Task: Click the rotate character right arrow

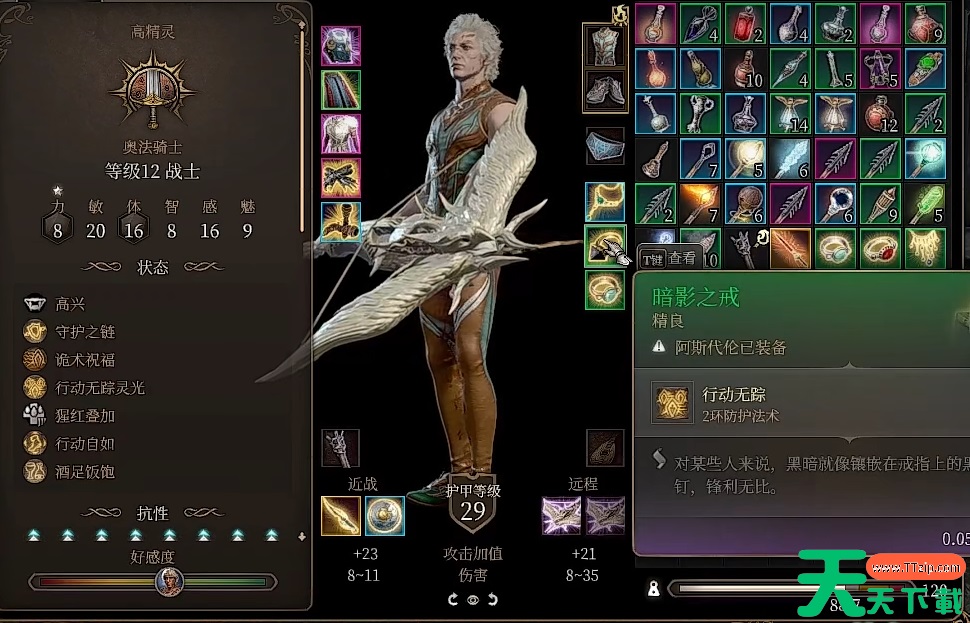Action: [x=492, y=599]
